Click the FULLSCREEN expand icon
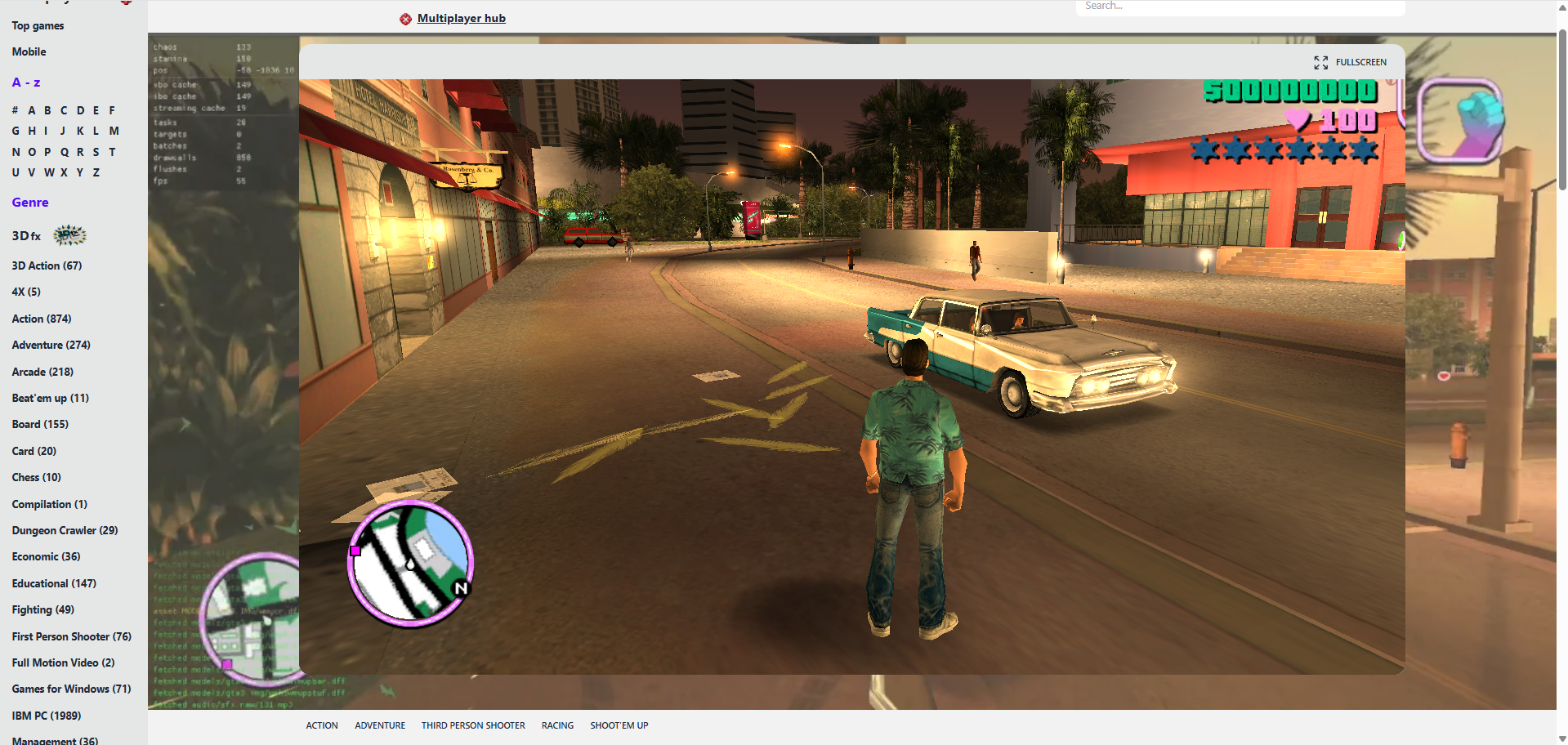The width and height of the screenshot is (1568, 745). coord(1322,62)
